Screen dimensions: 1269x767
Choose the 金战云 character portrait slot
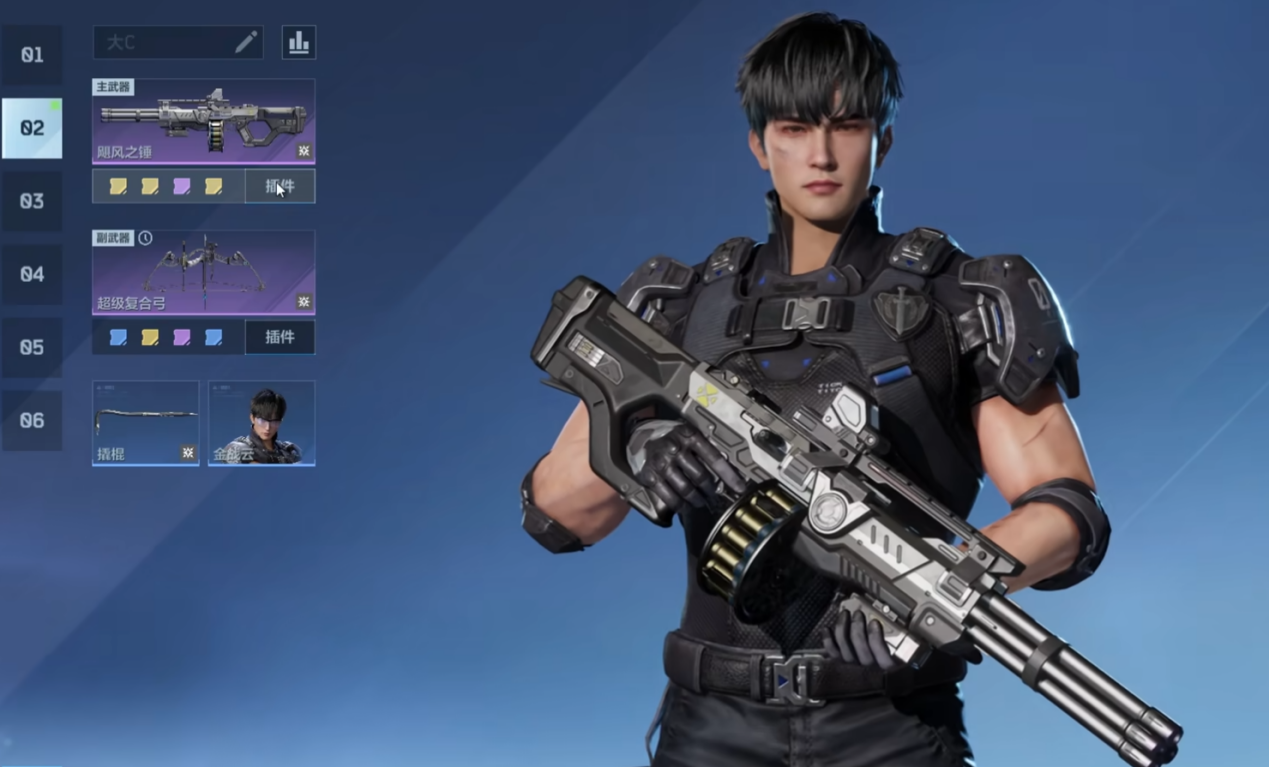point(261,422)
